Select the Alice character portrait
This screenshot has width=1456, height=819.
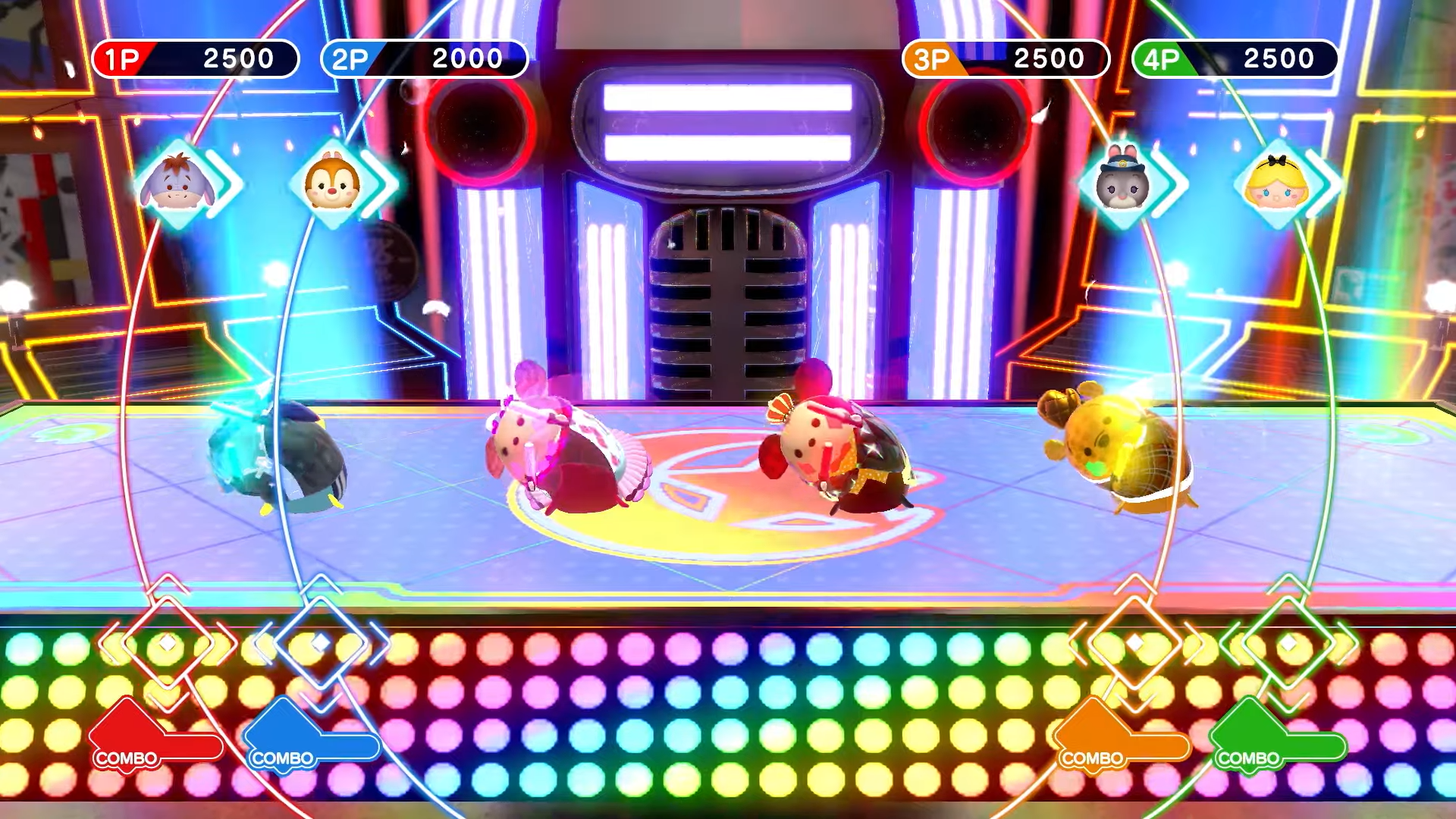[1277, 184]
